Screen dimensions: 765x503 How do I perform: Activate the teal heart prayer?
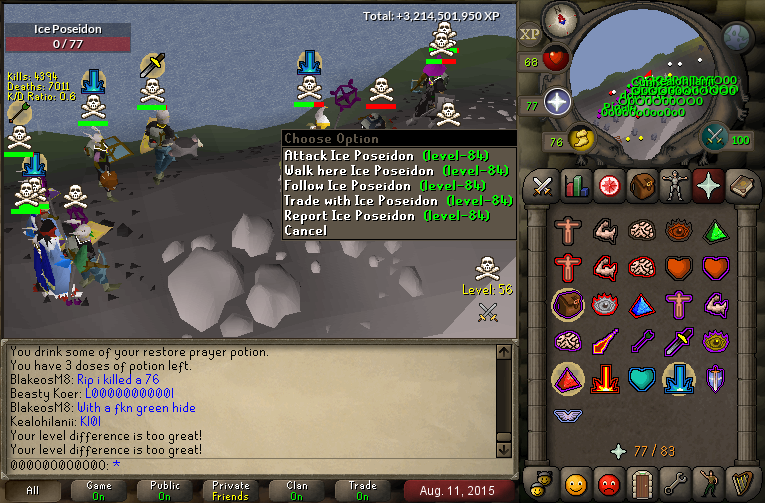pos(641,379)
